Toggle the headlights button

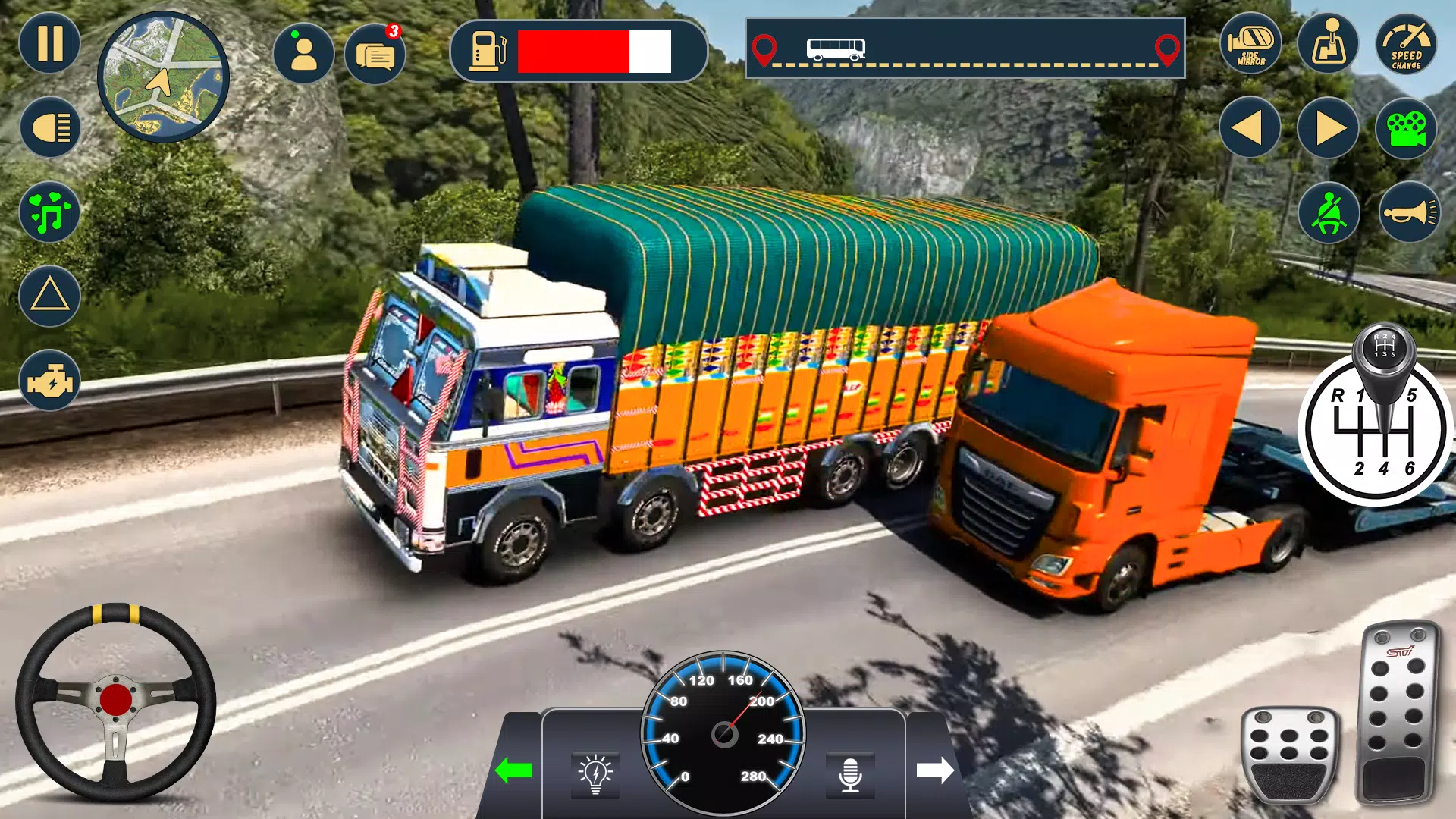click(x=50, y=127)
